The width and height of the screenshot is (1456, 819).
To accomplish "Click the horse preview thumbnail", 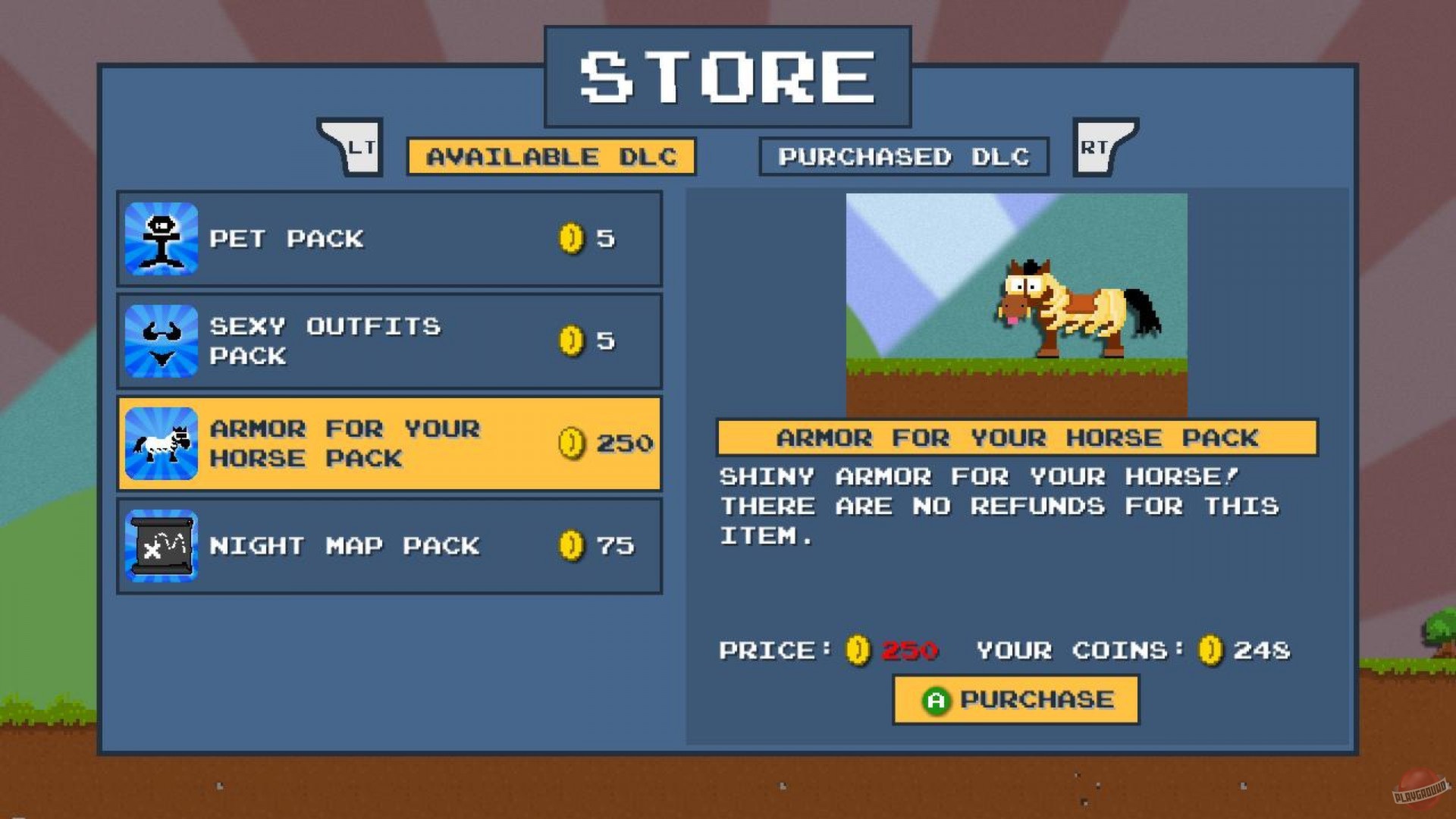I will point(1017,303).
